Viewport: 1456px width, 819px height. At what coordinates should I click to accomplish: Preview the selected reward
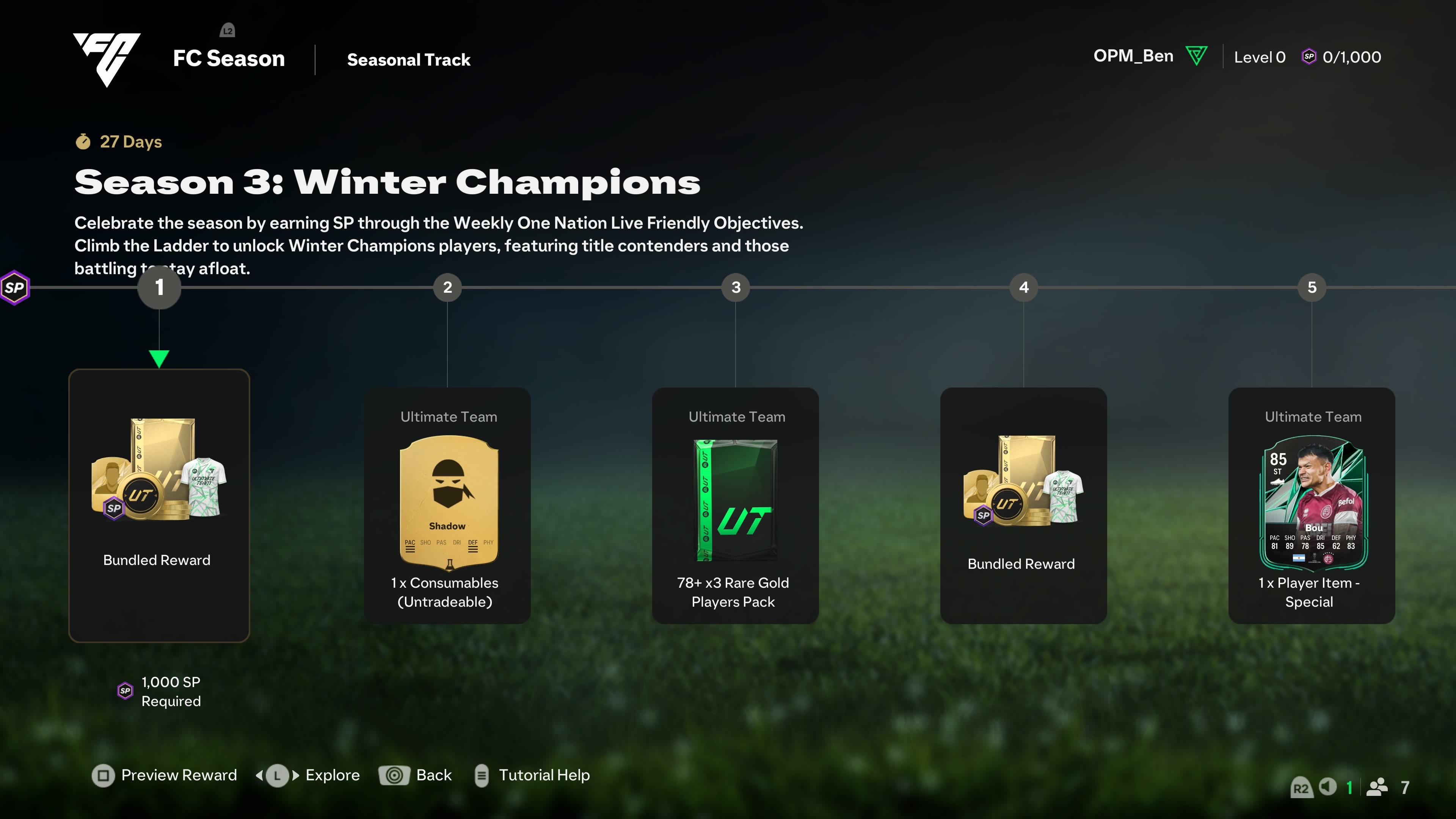pyautogui.click(x=164, y=775)
